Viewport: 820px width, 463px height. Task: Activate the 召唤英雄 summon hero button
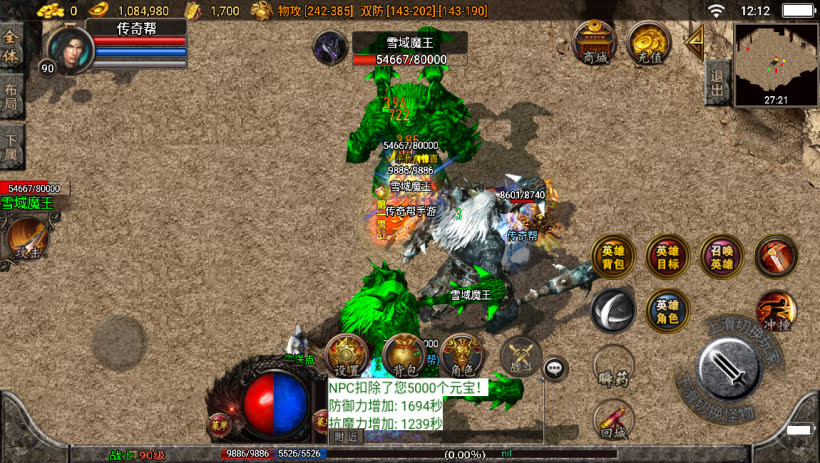coord(721,257)
